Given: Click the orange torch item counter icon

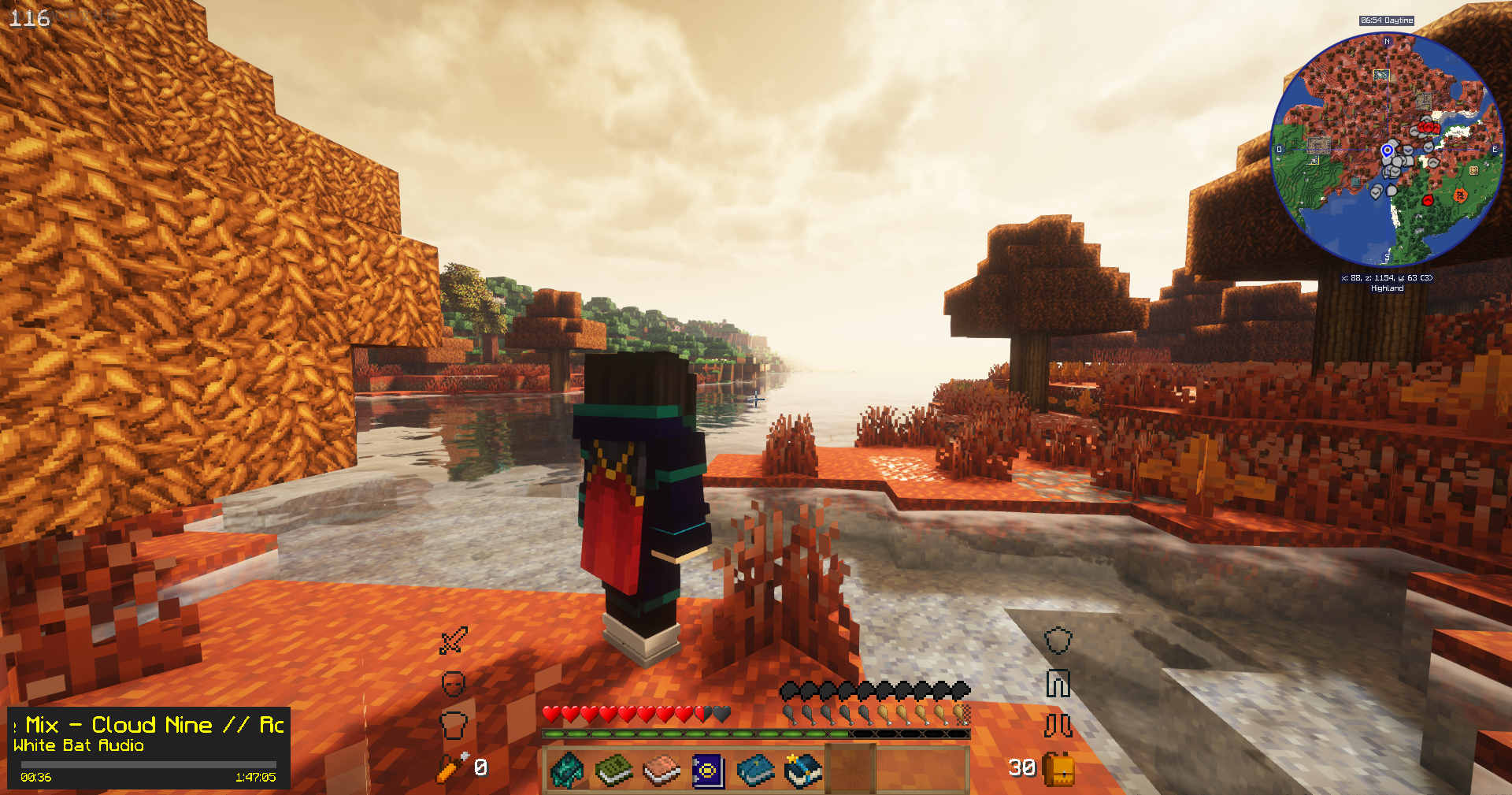Looking at the screenshot, I should pos(452,767).
